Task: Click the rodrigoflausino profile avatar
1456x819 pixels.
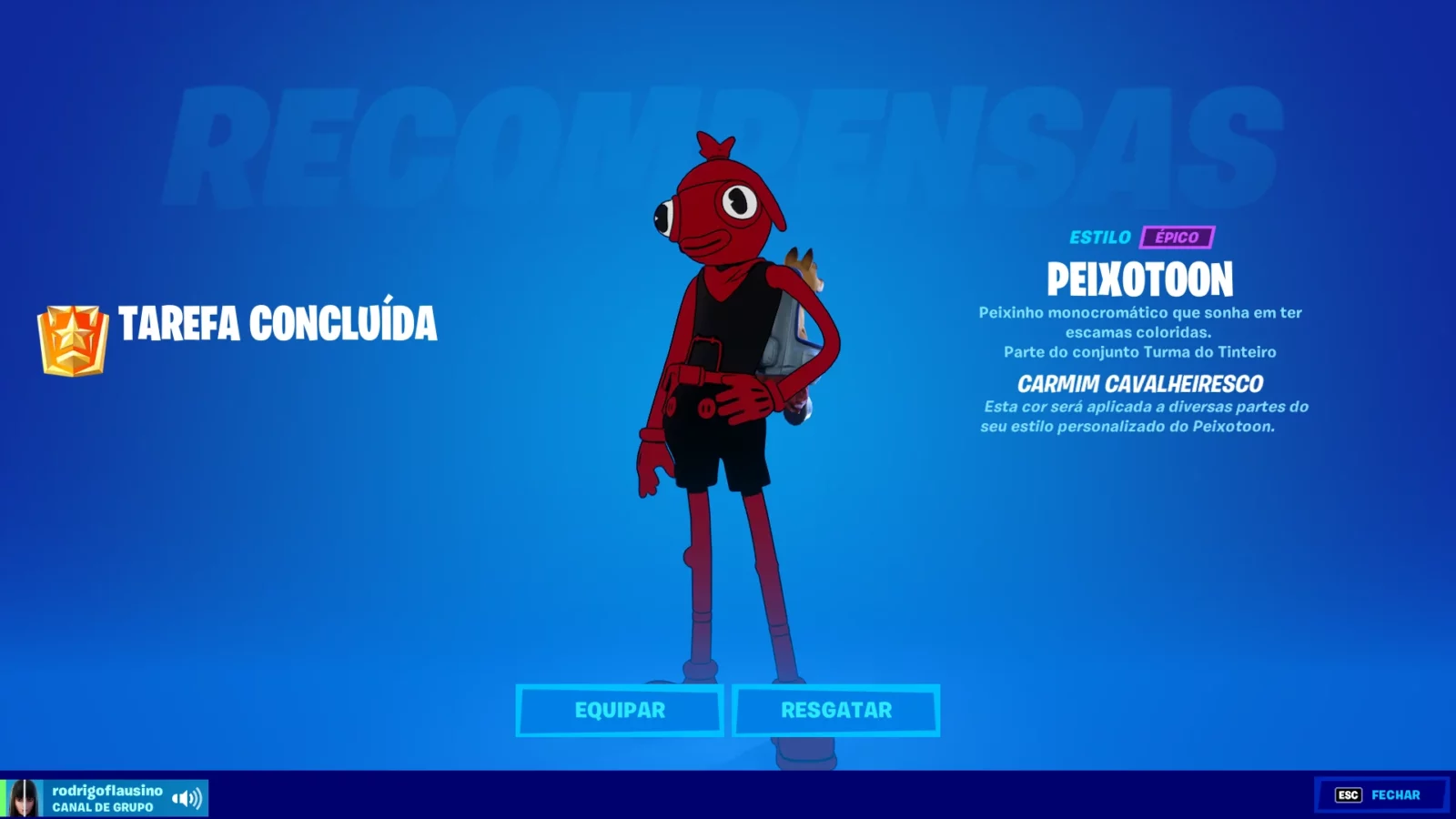Action: pos(23,796)
